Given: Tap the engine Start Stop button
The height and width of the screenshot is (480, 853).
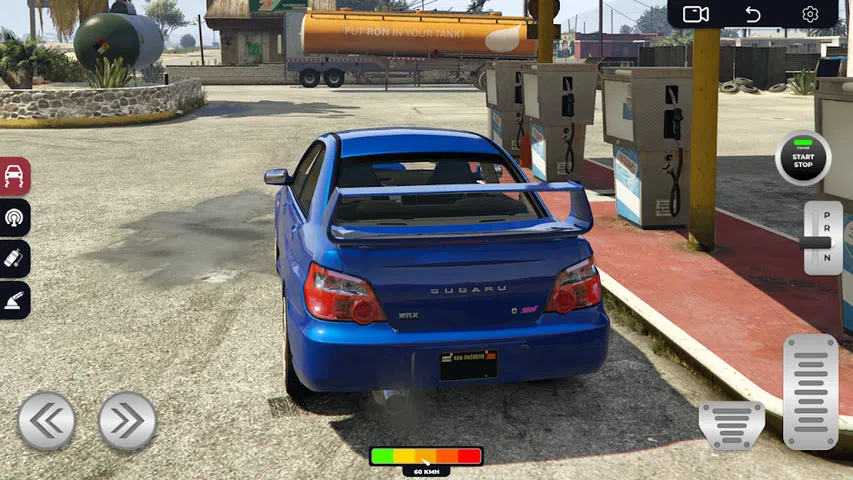Looking at the screenshot, I should coord(803,158).
